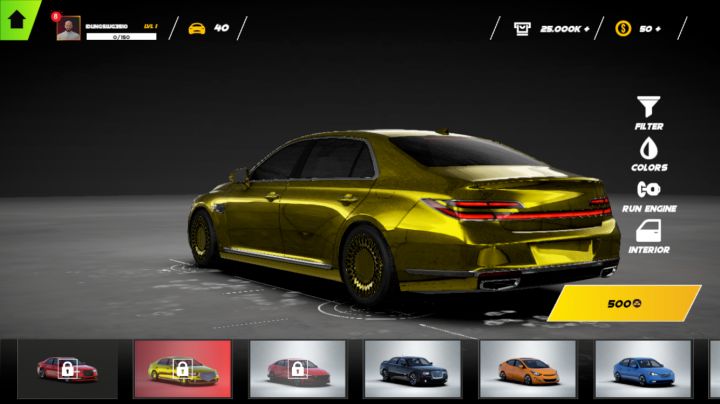Image resolution: width=720 pixels, height=404 pixels.
Task: Add more gold coins via the 50 plus
Action: click(657, 28)
